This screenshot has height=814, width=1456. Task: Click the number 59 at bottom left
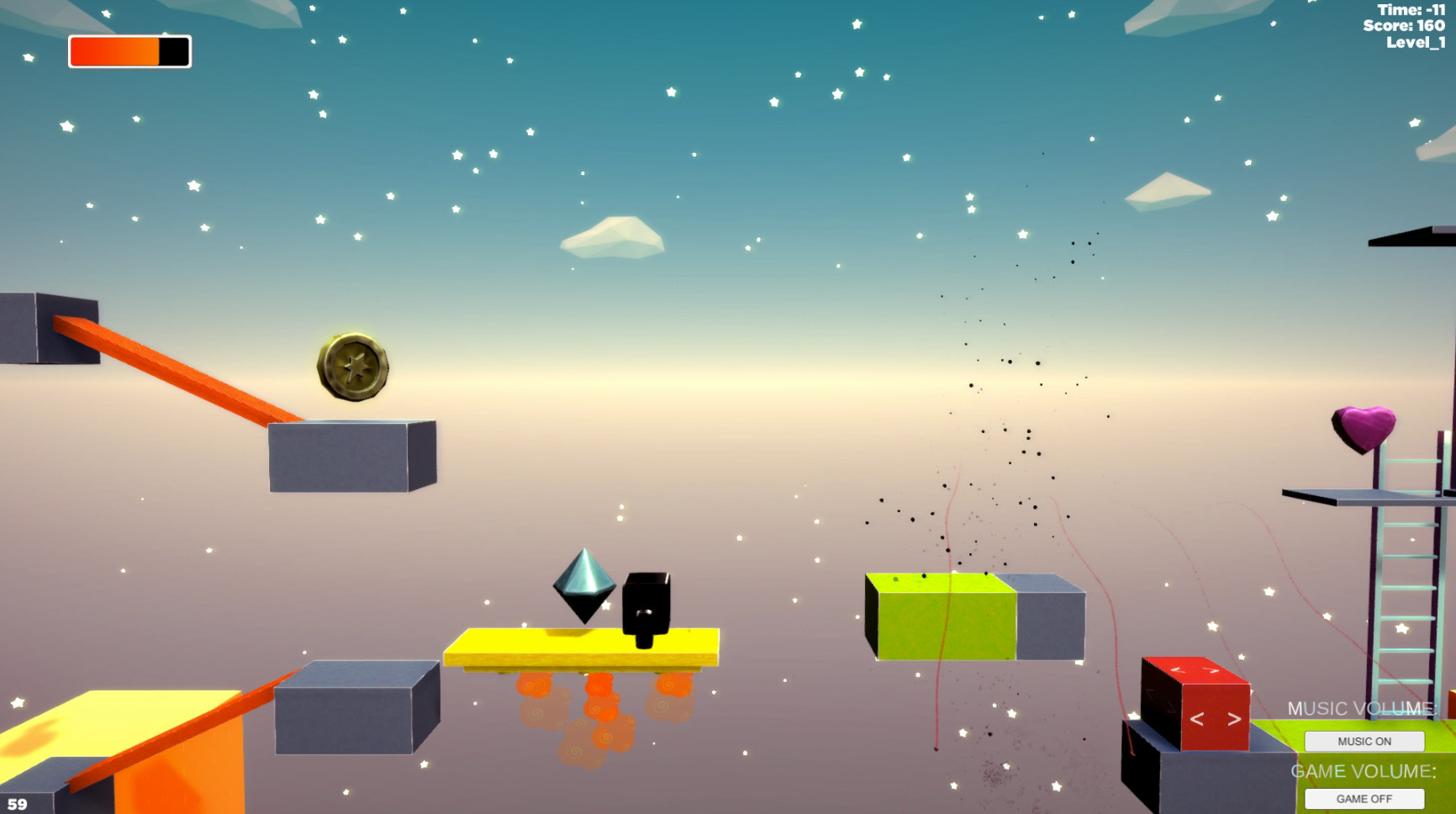point(17,803)
